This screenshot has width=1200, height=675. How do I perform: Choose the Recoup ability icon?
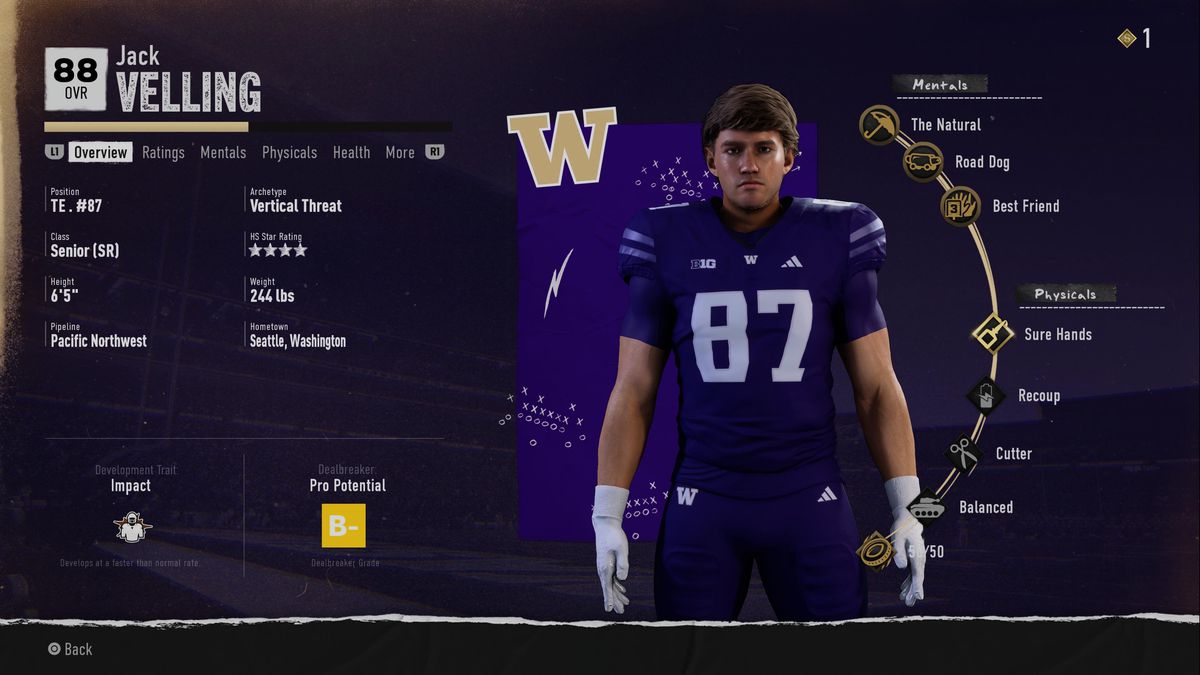tap(986, 395)
